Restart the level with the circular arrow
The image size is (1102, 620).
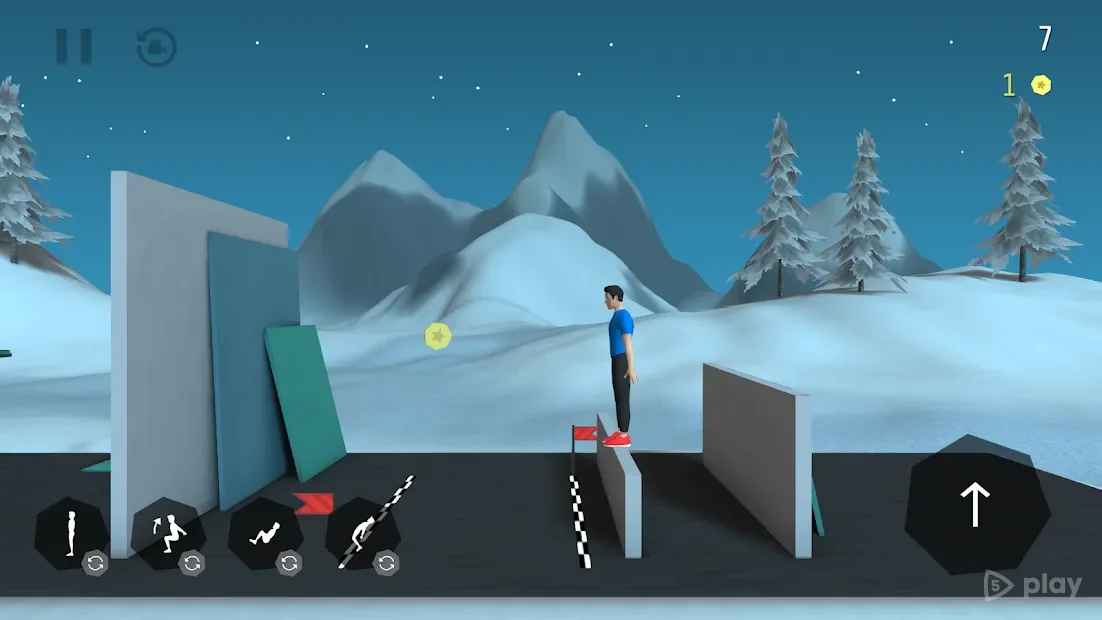point(157,47)
